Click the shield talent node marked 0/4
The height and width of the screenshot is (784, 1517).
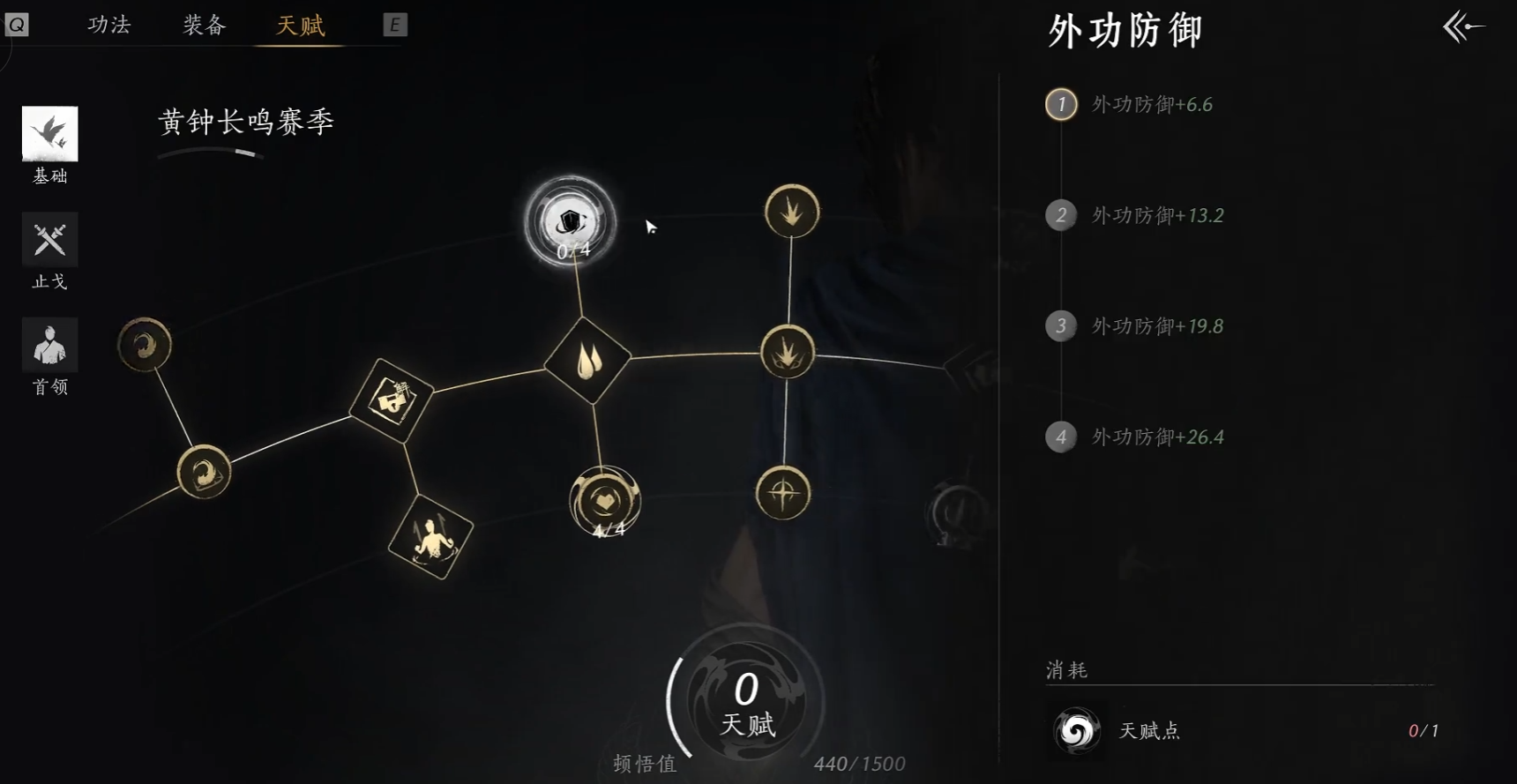tap(569, 223)
